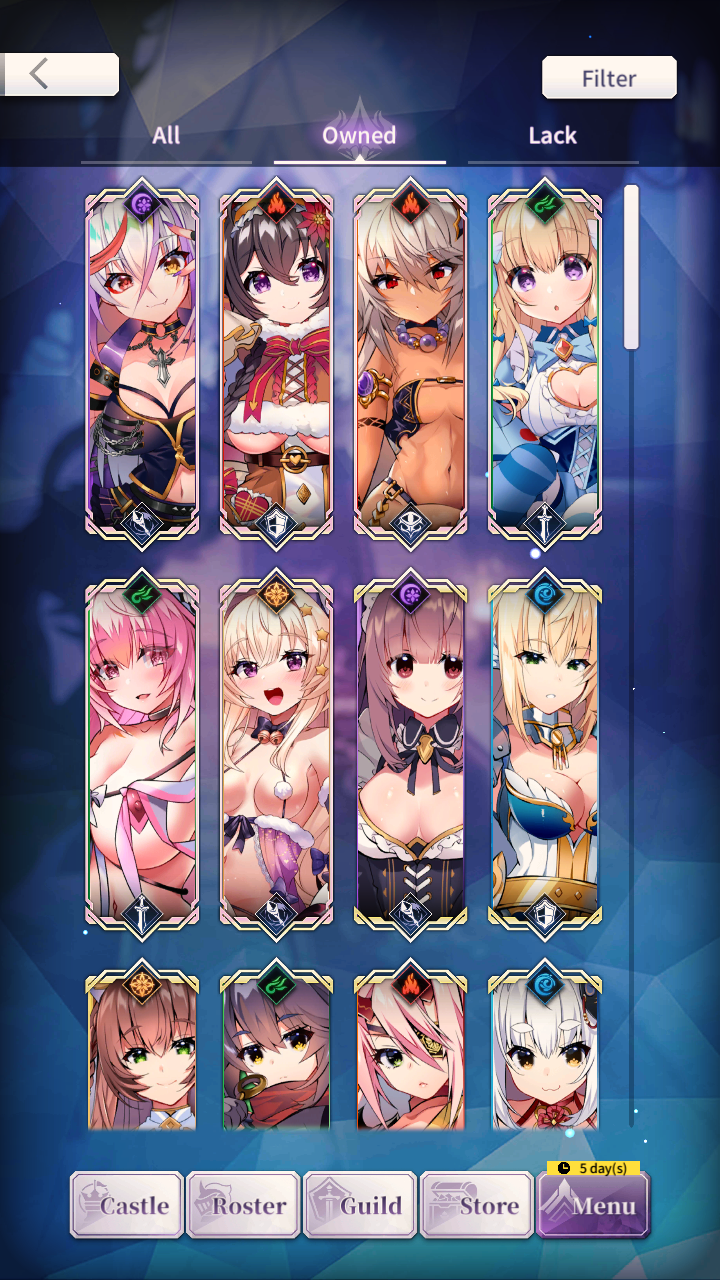This screenshot has width=720, height=1280.
Task: Choose the green-eyed blonde card in blue armor
Action: coord(544,755)
